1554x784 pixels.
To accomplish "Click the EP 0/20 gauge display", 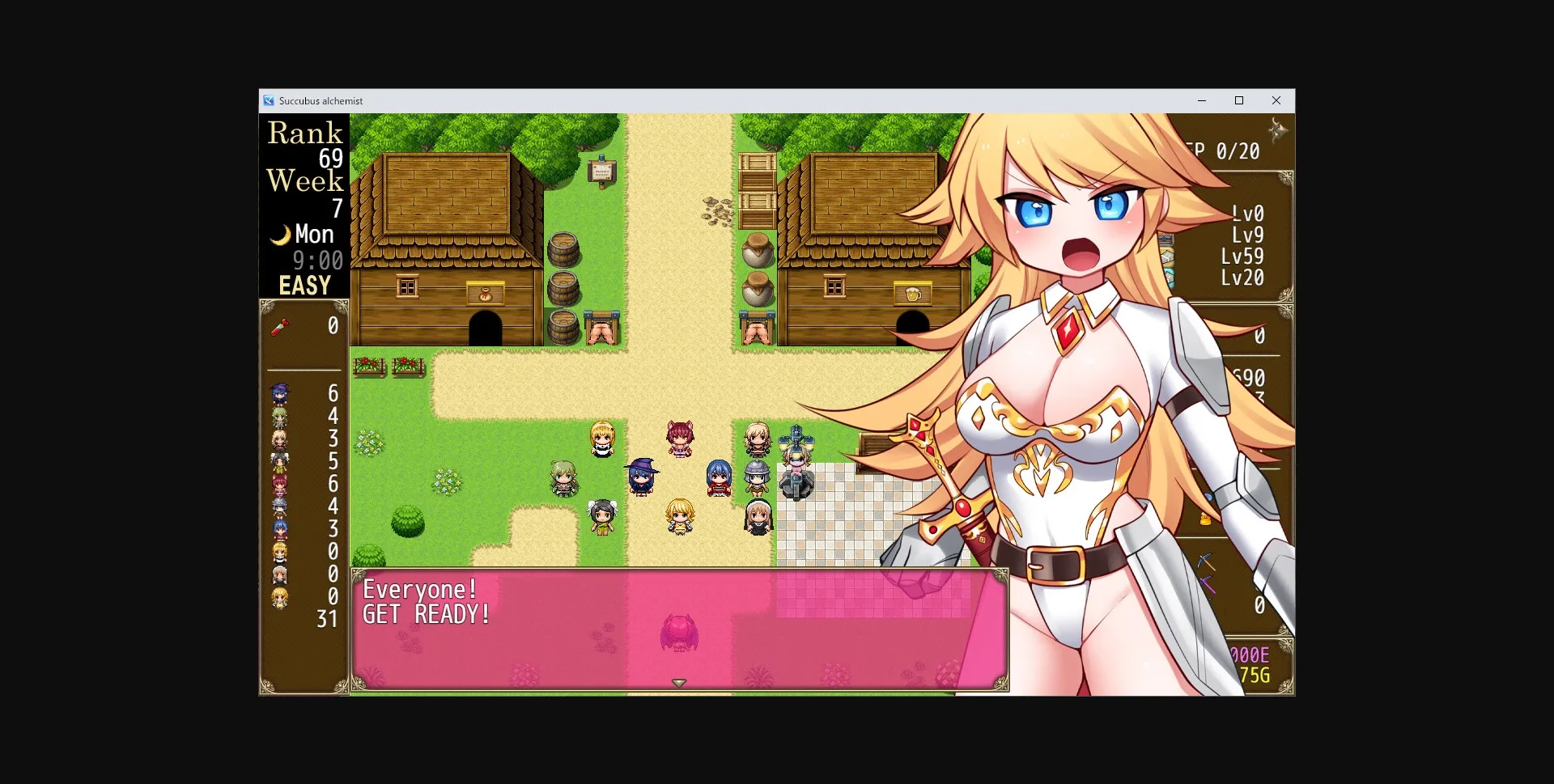I will tap(1223, 150).
